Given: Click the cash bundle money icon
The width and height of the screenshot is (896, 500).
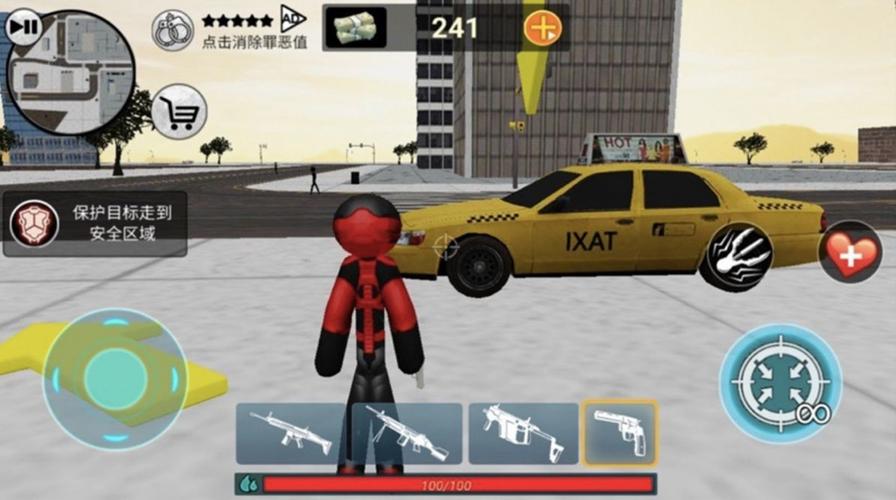Looking at the screenshot, I should tap(356, 27).
